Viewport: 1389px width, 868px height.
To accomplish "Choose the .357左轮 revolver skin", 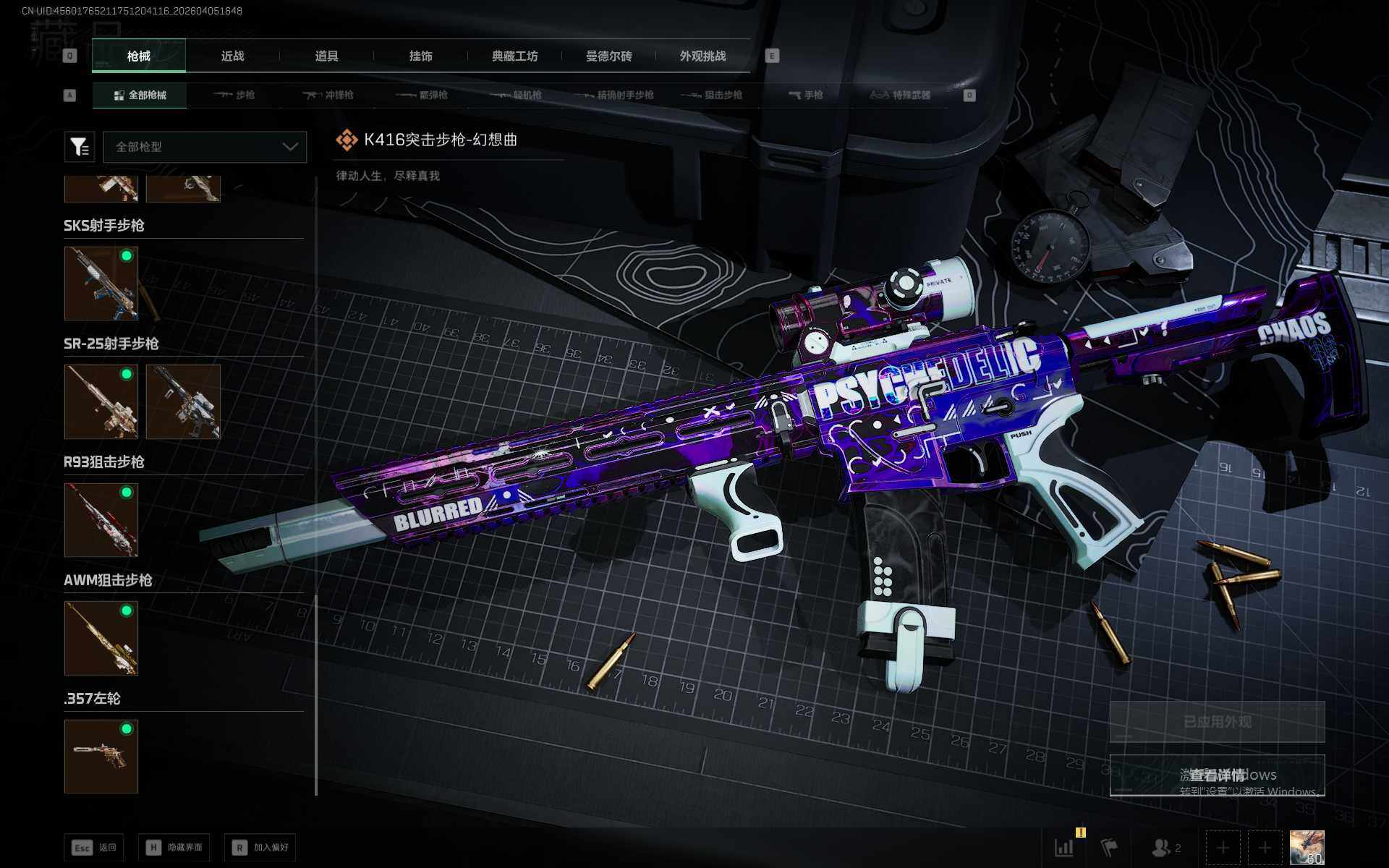I will pos(101,756).
